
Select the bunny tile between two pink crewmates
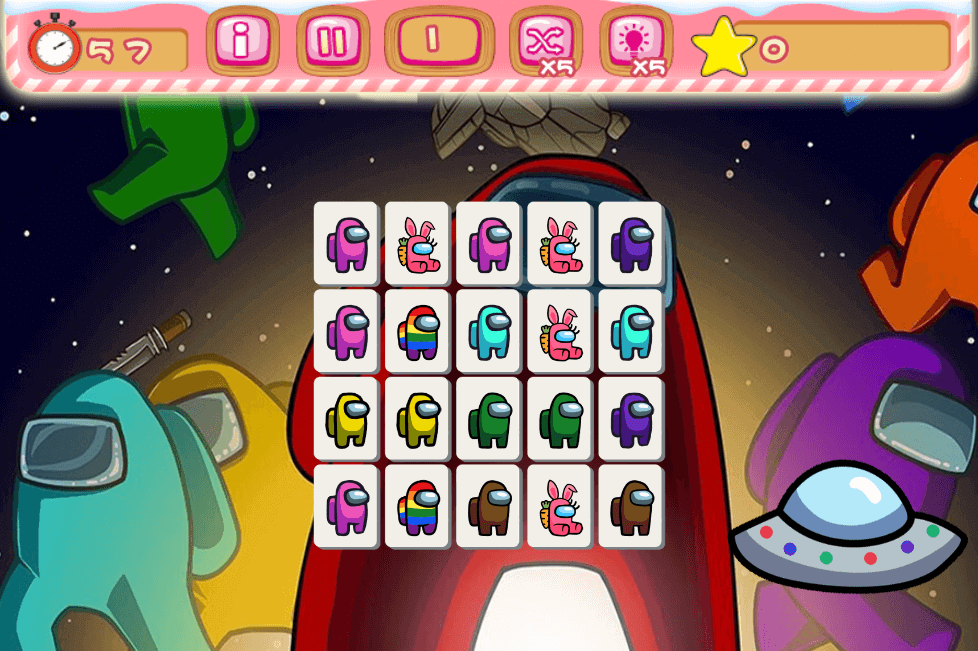tap(417, 243)
